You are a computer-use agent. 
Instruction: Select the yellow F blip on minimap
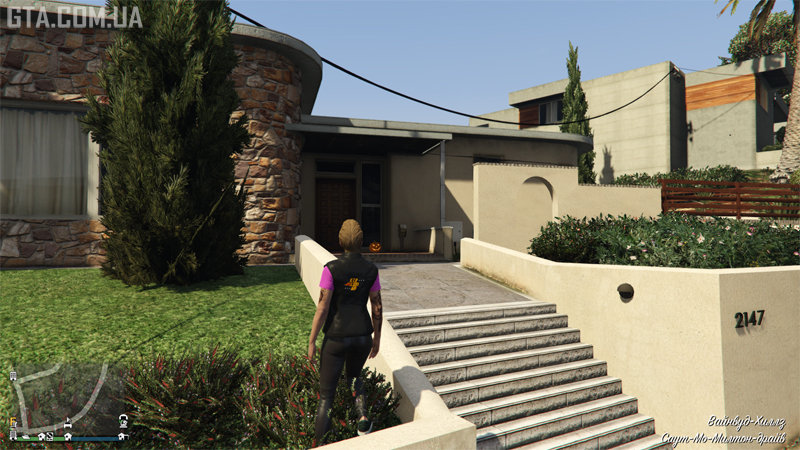tap(13, 421)
